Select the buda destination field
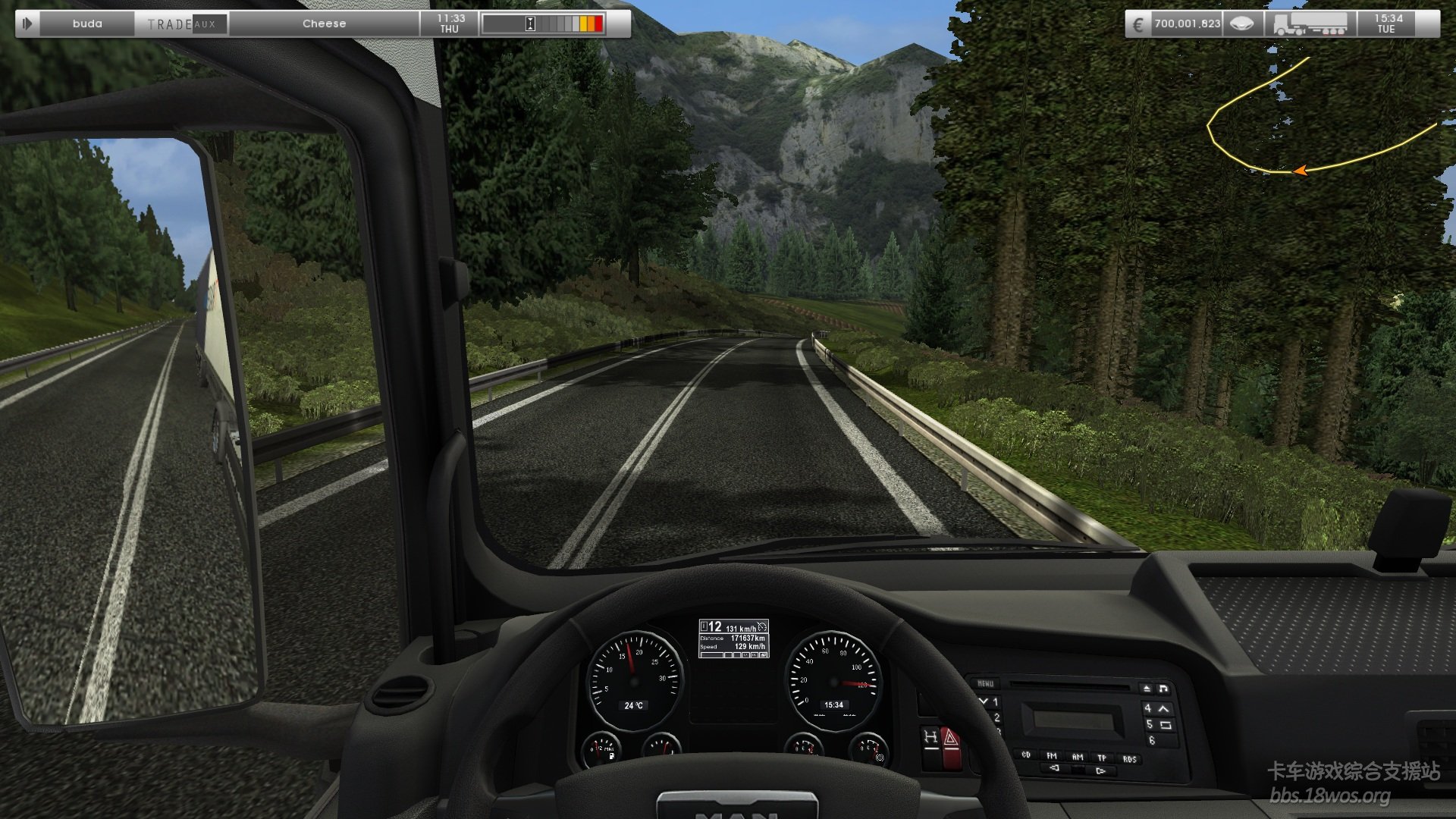The width and height of the screenshot is (1456, 819). [87, 24]
